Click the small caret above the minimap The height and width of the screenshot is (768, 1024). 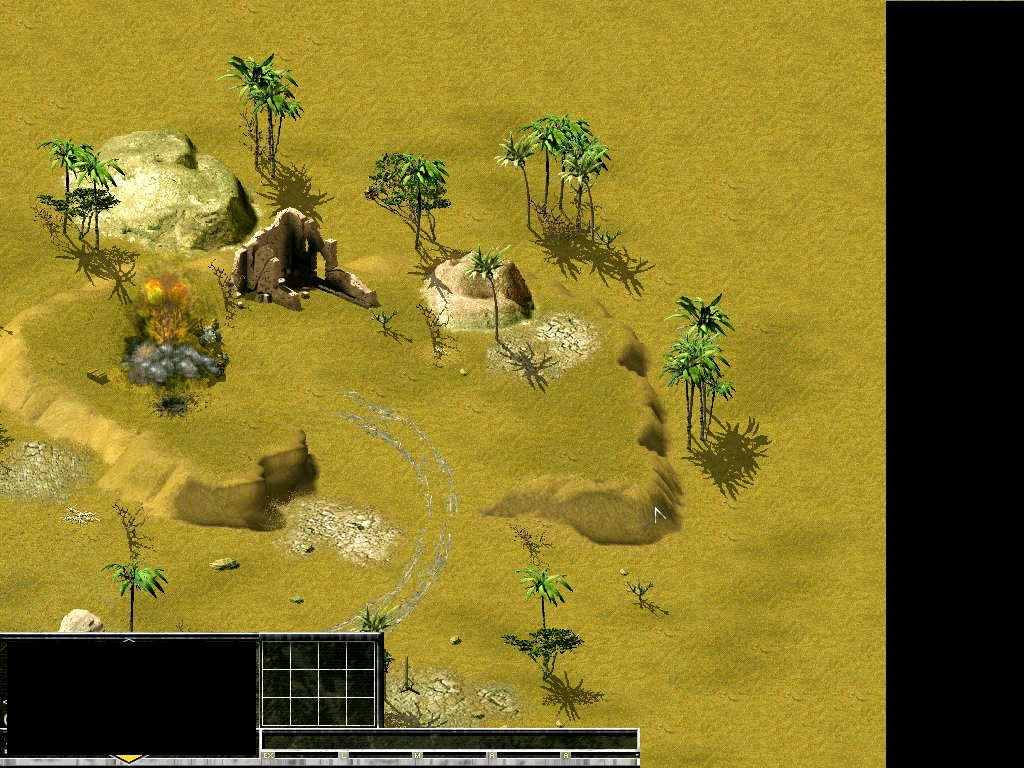tap(129, 639)
